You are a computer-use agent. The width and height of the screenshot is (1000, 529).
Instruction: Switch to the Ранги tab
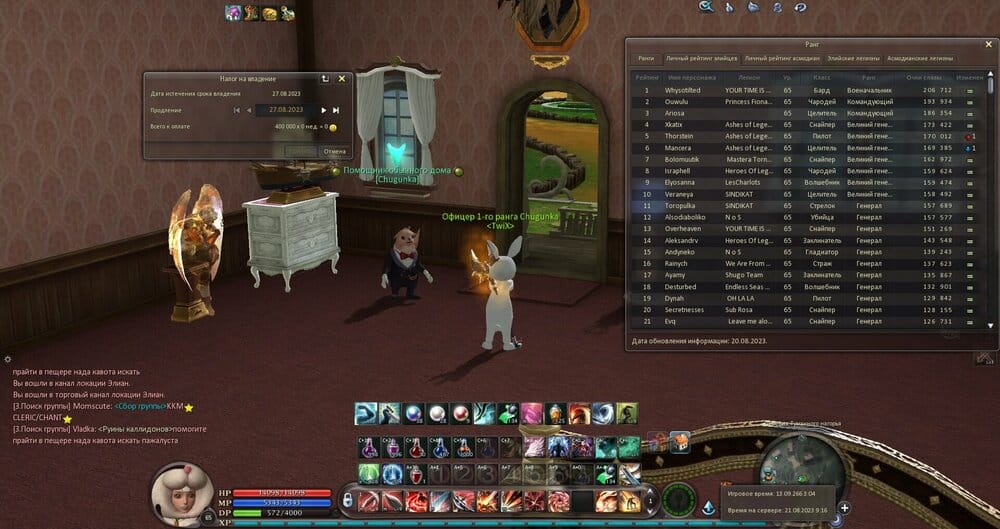click(646, 59)
